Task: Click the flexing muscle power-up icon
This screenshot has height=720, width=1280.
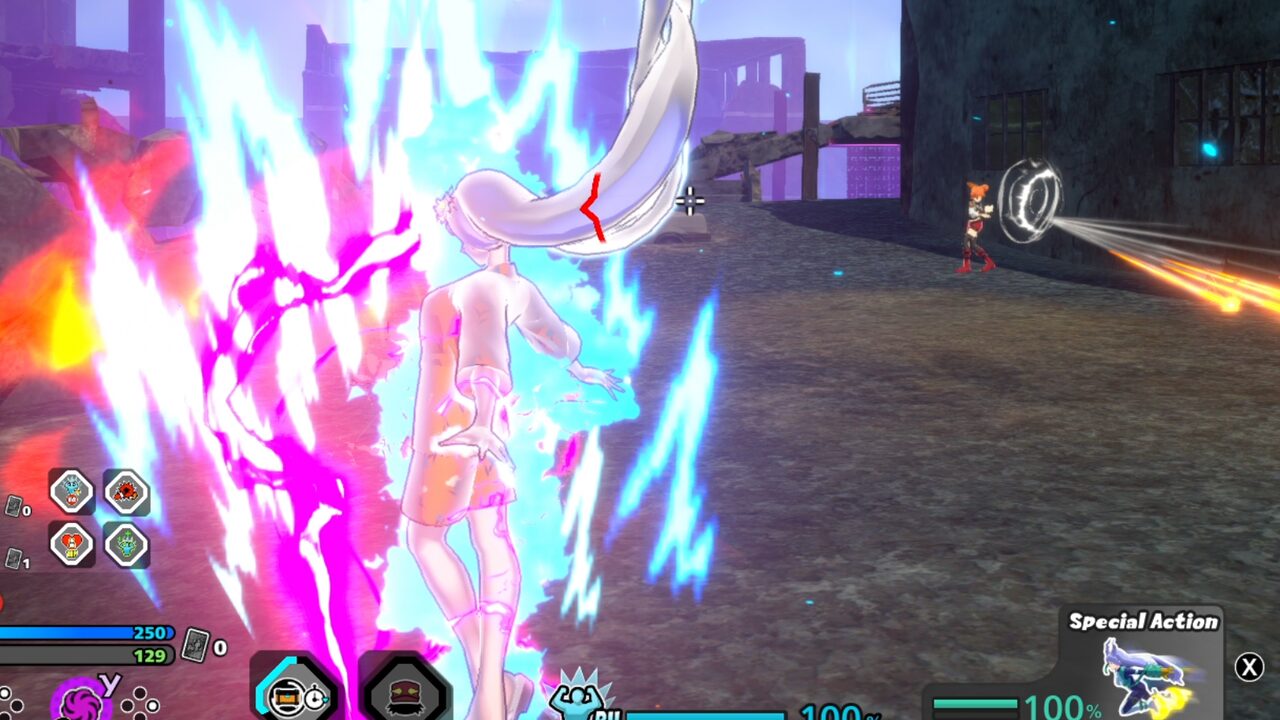Action: [x=578, y=696]
